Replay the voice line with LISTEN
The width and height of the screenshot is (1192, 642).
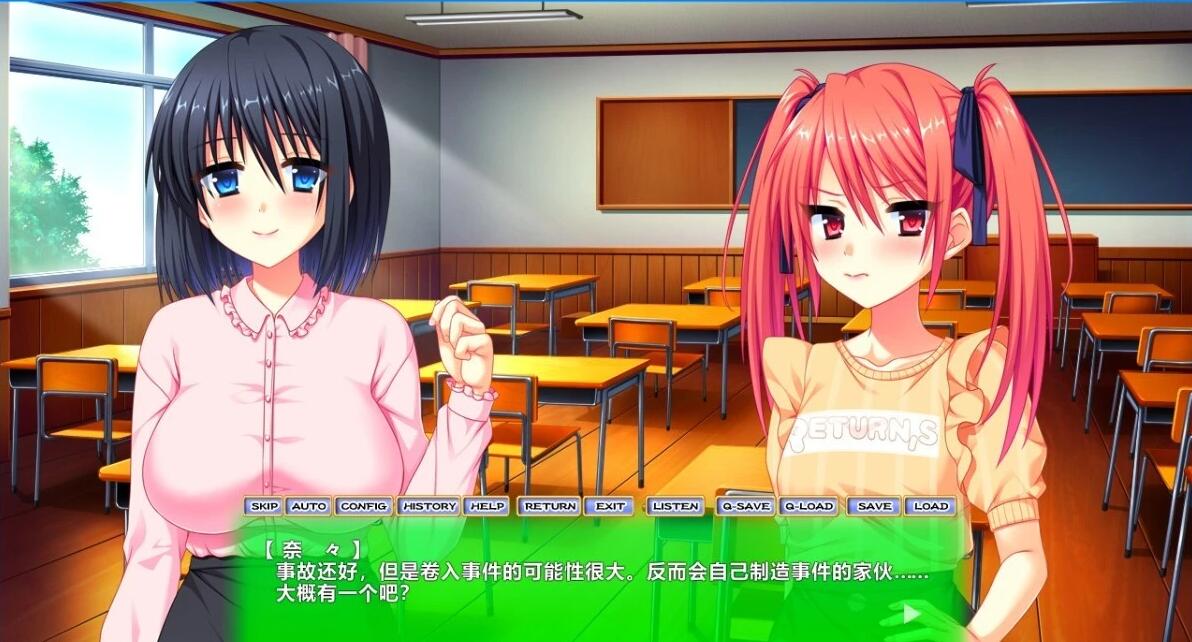676,506
